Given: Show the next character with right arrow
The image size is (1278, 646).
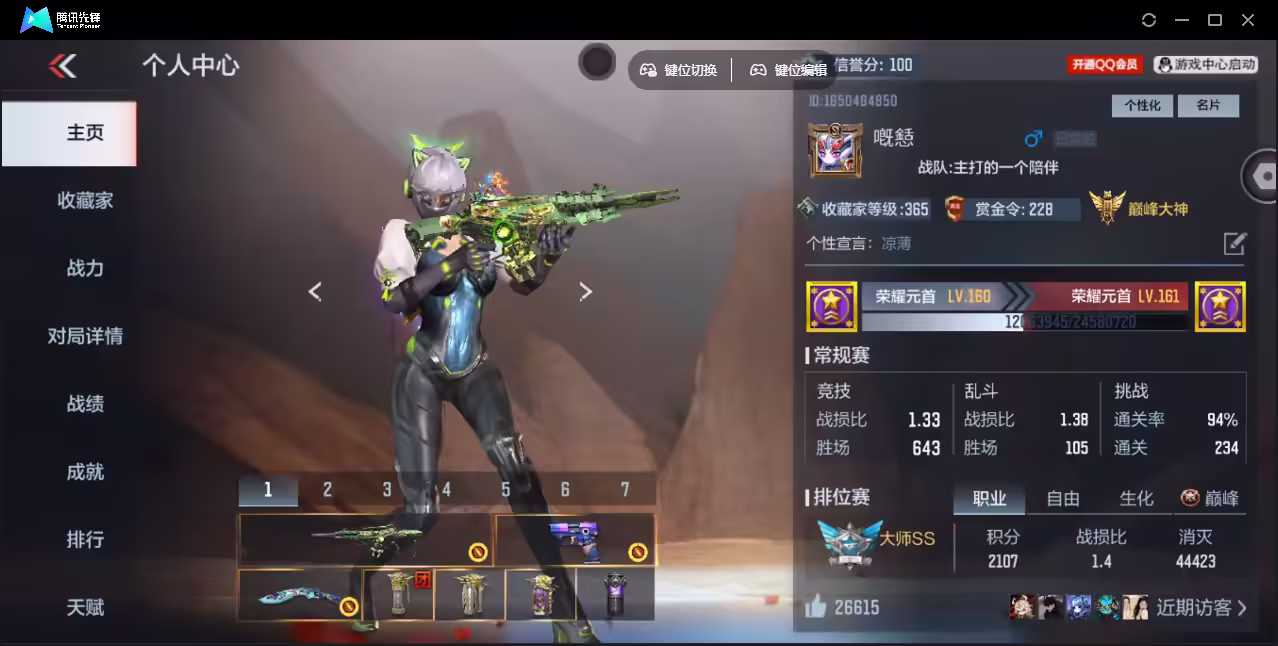Looking at the screenshot, I should [x=586, y=291].
